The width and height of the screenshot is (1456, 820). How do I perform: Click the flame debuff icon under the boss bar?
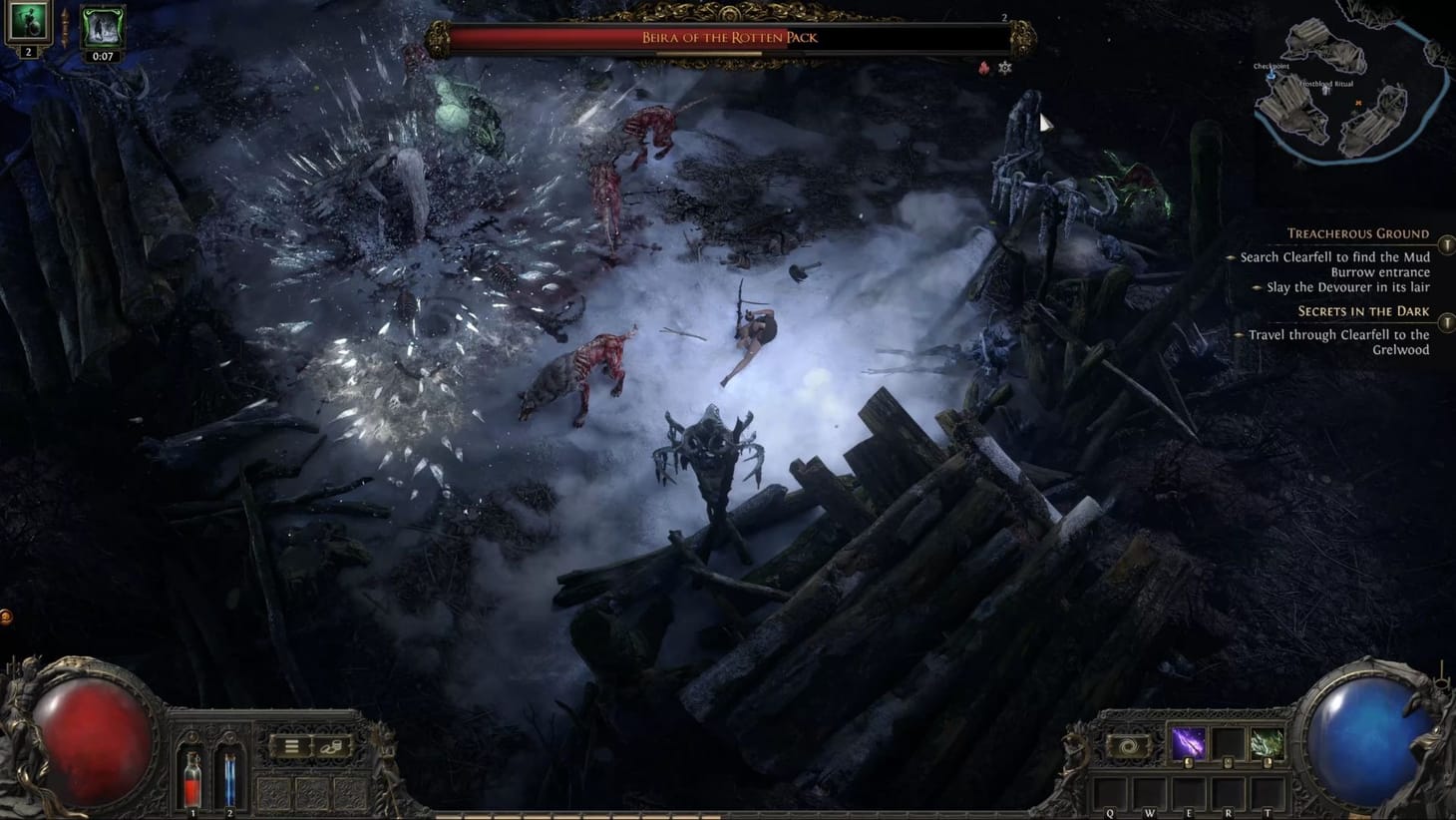[x=983, y=70]
